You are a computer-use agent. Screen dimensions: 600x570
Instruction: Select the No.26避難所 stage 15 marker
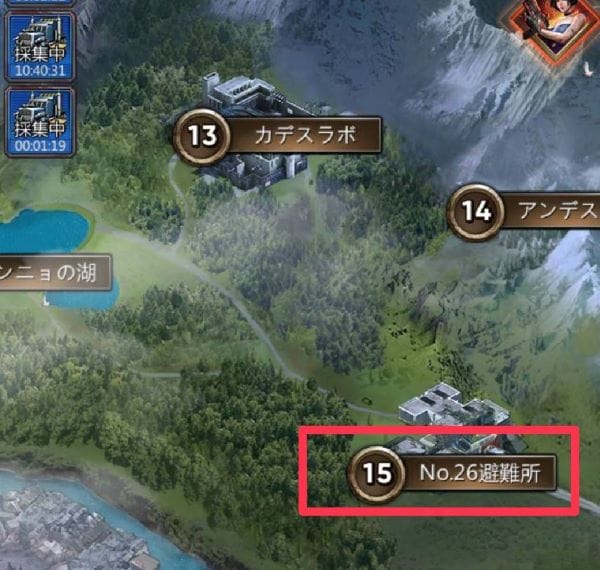(452, 472)
